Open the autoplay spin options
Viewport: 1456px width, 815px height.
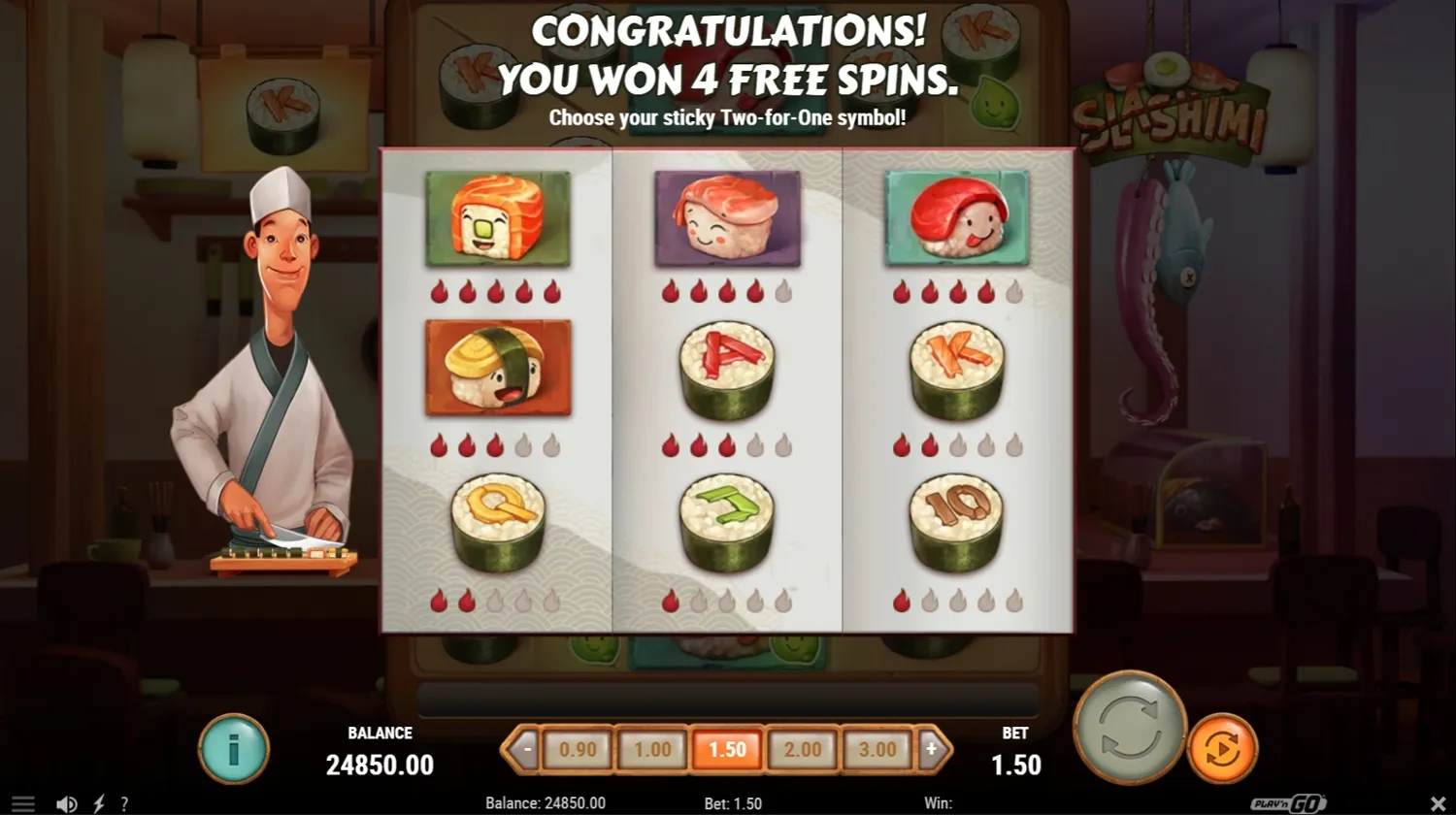click(x=1223, y=749)
